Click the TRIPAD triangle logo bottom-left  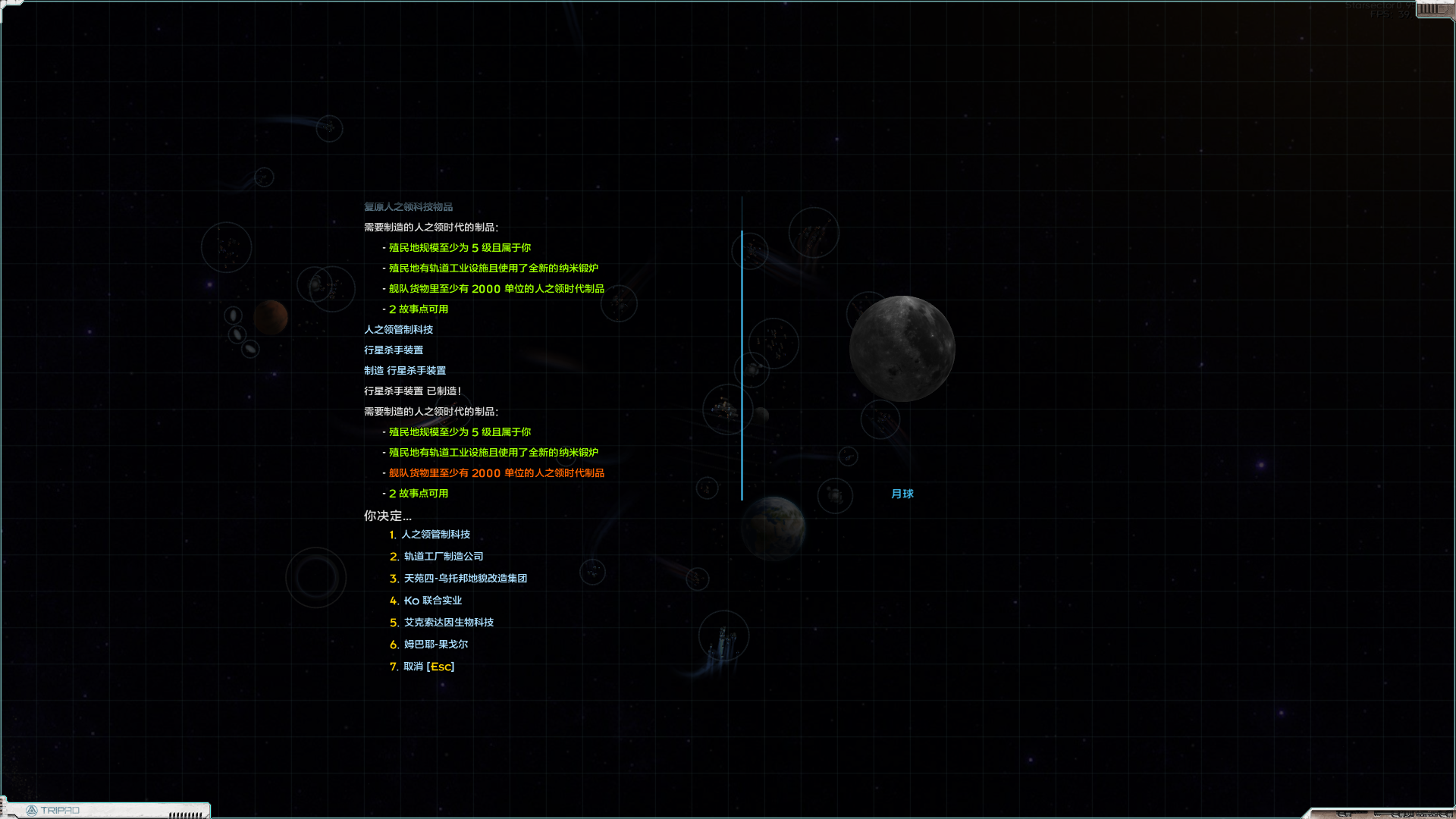click(x=33, y=809)
